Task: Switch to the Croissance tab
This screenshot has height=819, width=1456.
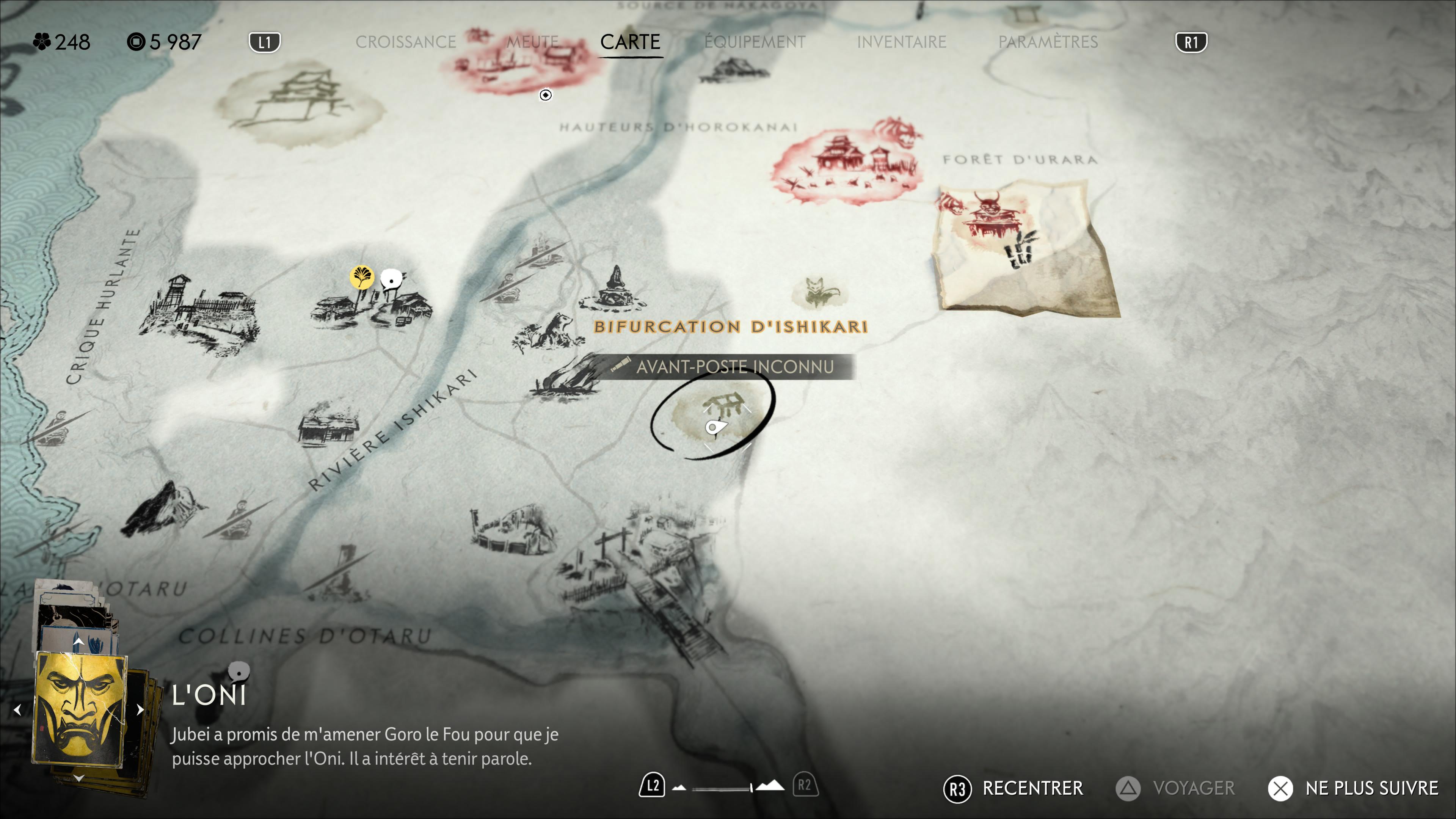Action: click(x=405, y=42)
